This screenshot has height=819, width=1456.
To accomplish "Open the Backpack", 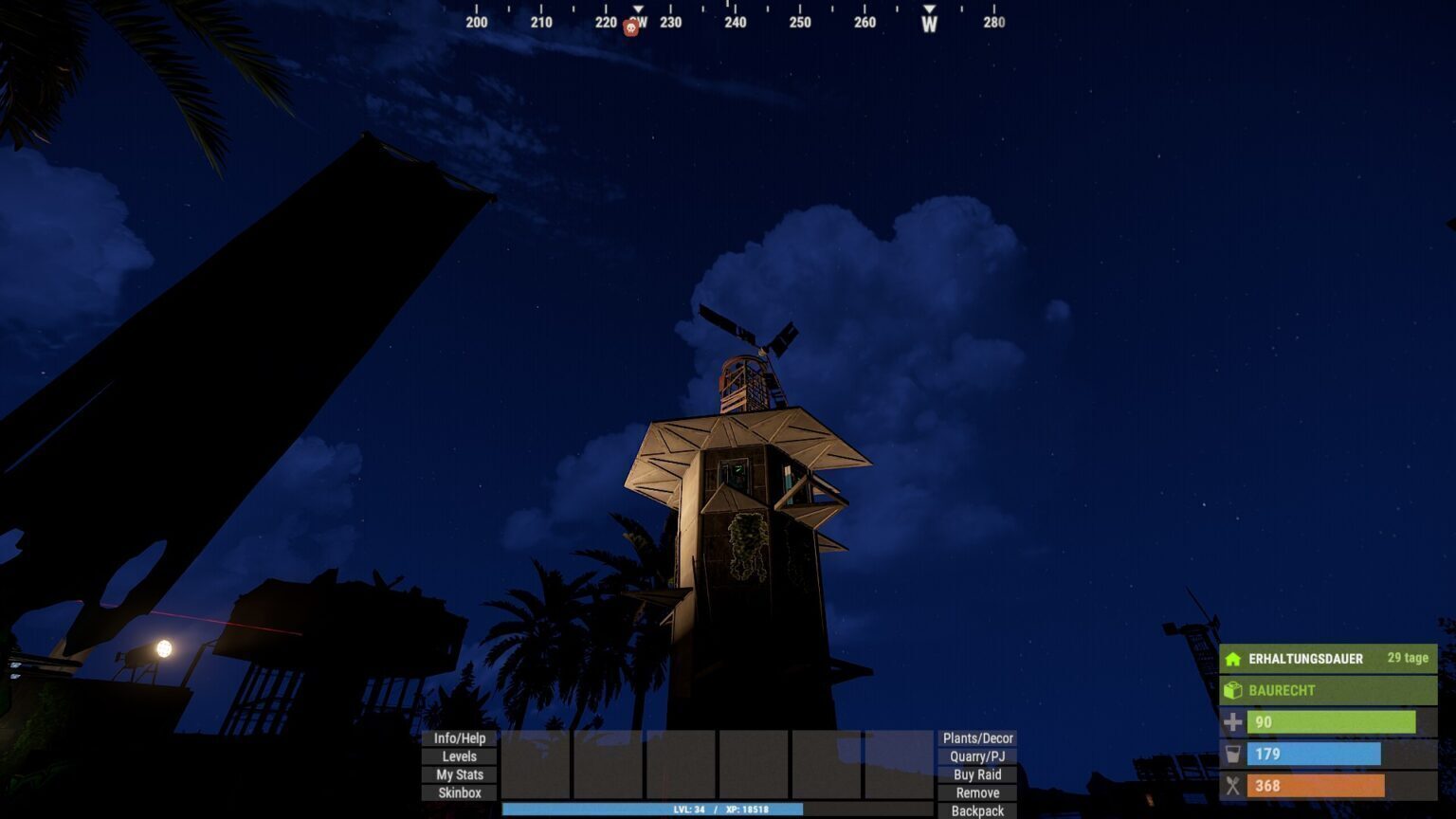I will (977, 810).
